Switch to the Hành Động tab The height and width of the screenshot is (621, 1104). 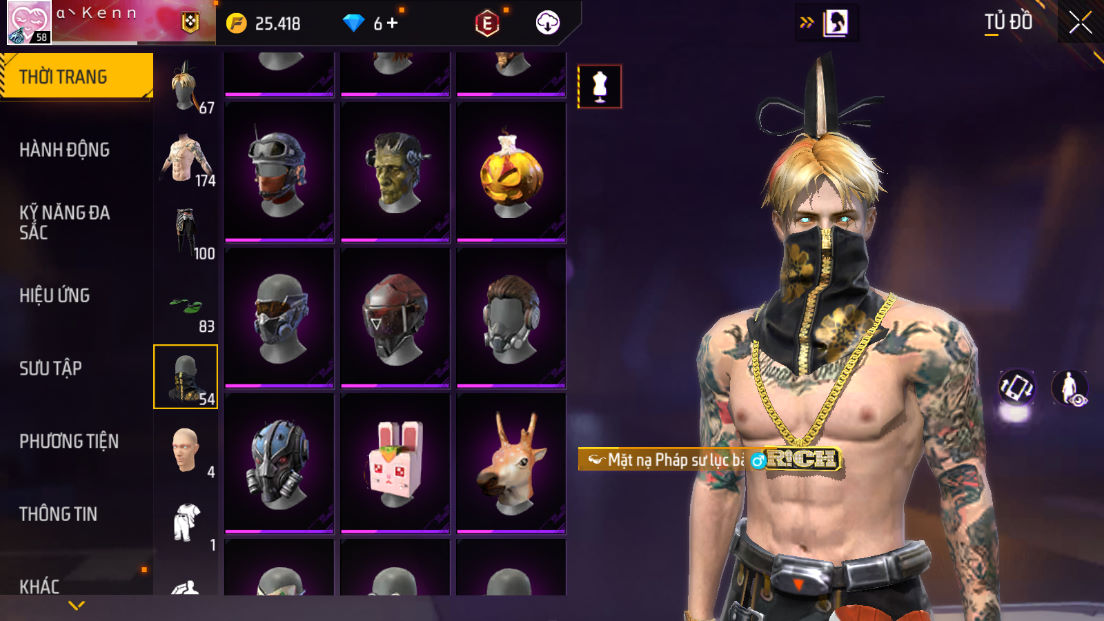(x=65, y=150)
